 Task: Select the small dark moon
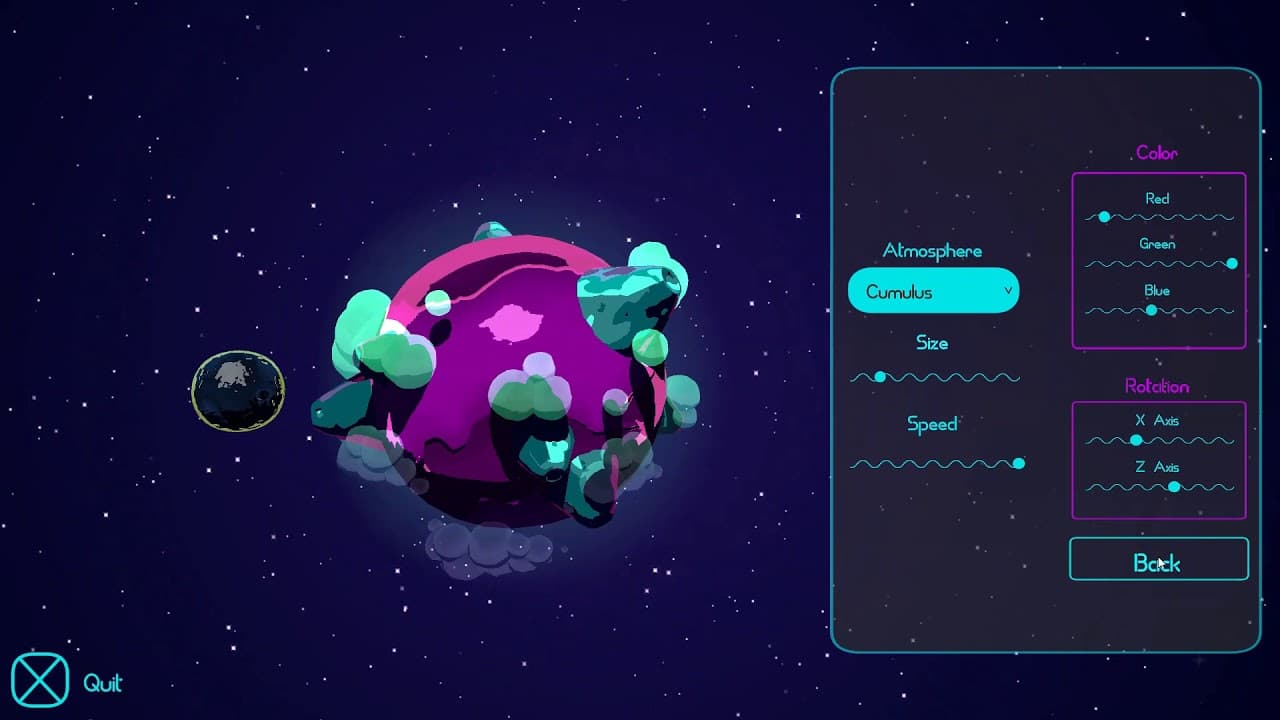click(x=237, y=390)
